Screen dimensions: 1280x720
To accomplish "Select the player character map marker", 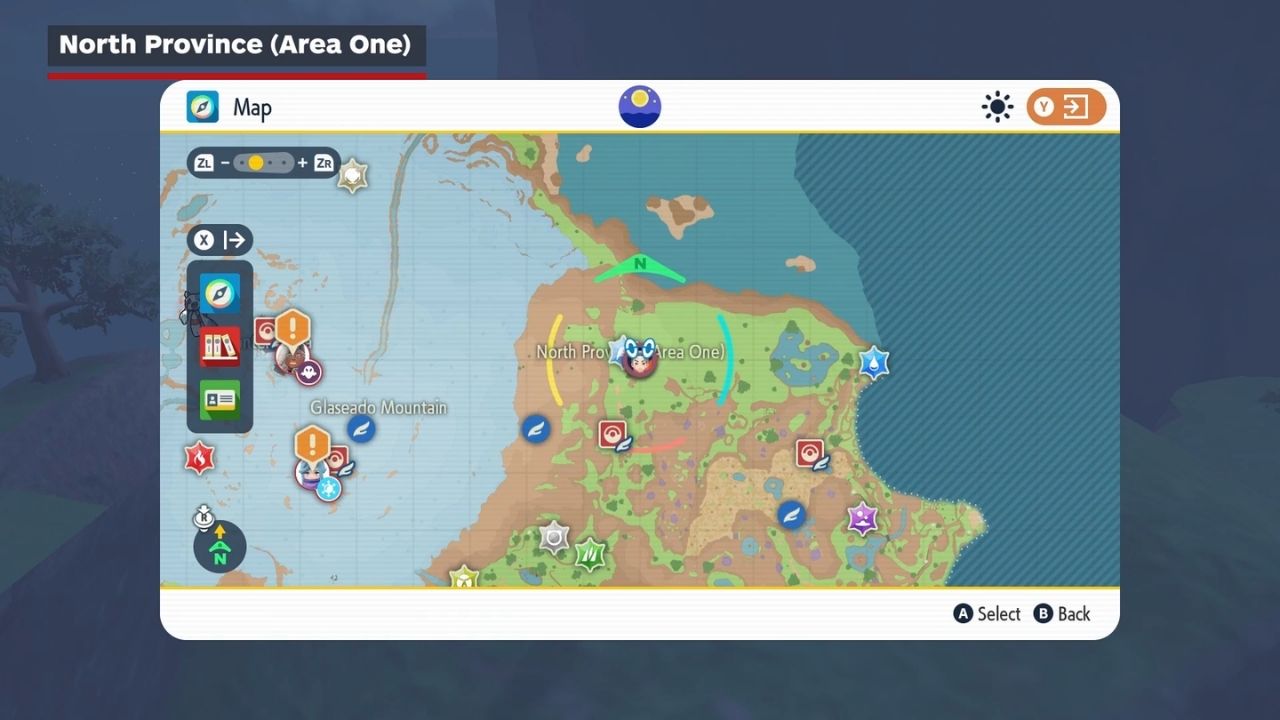I will pyautogui.click(x=640, y=357).
